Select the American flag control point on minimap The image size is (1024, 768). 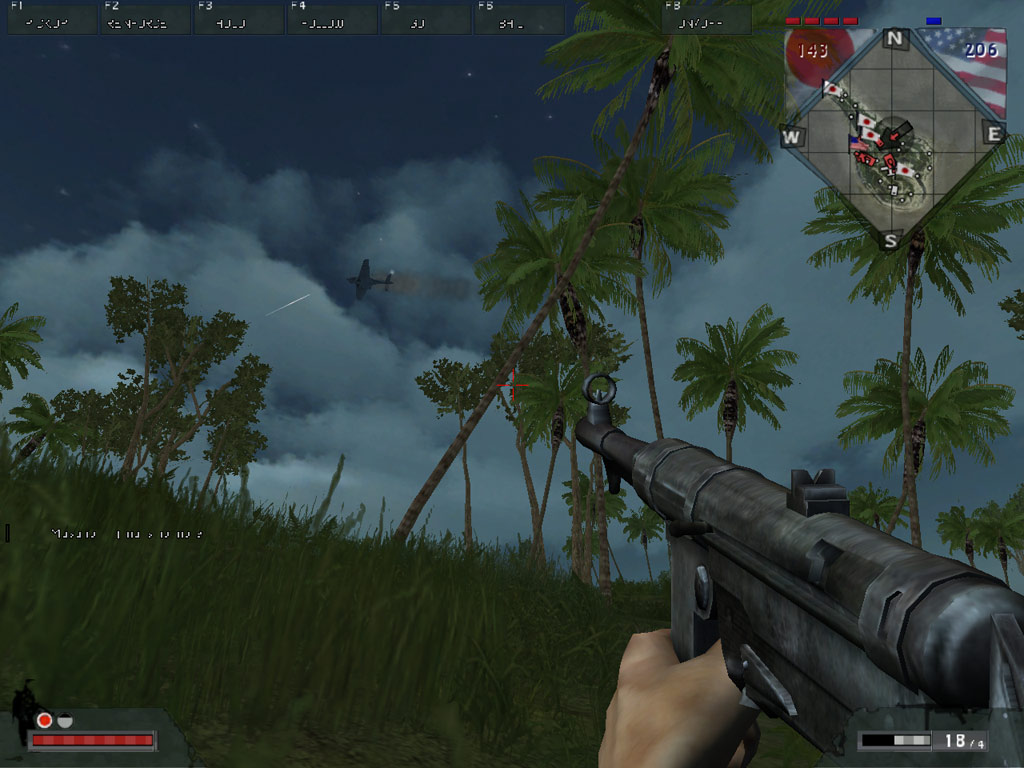point(857,143)
